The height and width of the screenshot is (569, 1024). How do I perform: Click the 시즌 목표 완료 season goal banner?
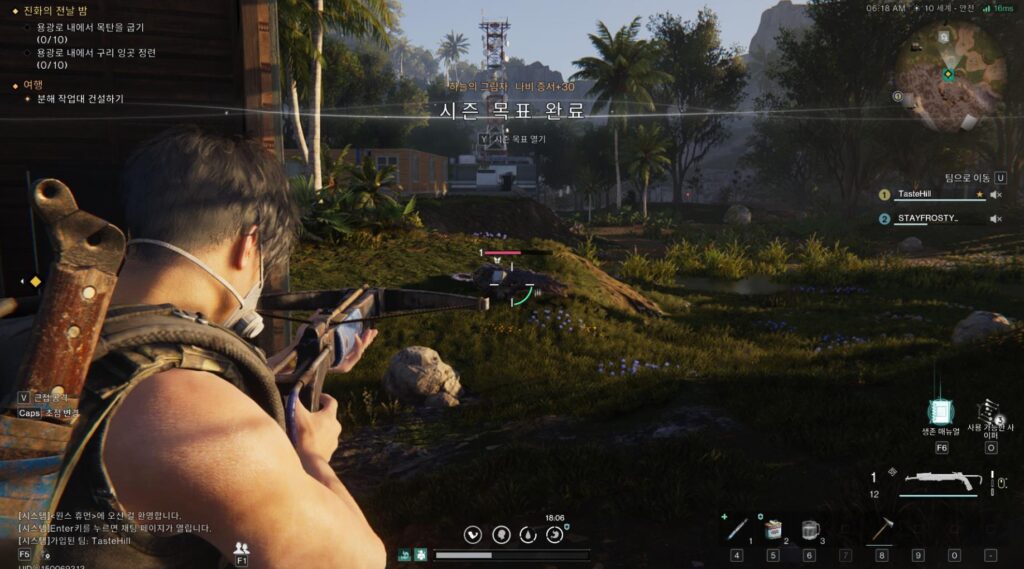pyautogui.click(x=511, y=112)
